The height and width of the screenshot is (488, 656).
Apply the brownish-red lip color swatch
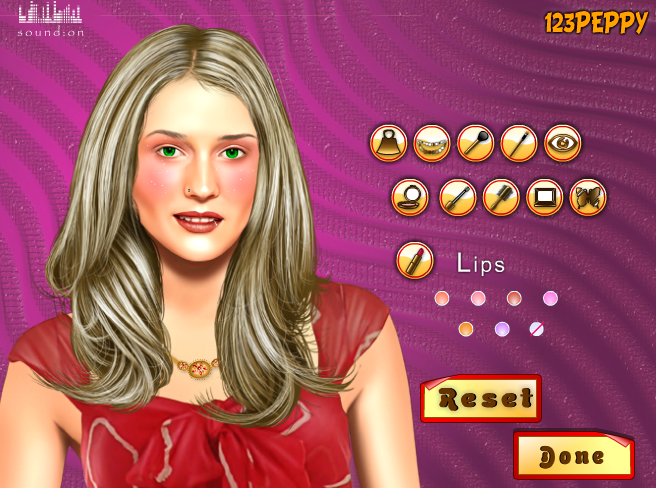(x=514, y=298)
